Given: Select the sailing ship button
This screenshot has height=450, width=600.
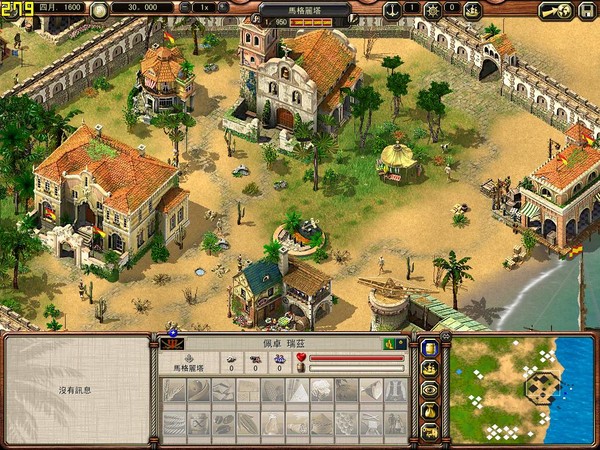Looking at the screenshot, I should (x=430, y=367).
